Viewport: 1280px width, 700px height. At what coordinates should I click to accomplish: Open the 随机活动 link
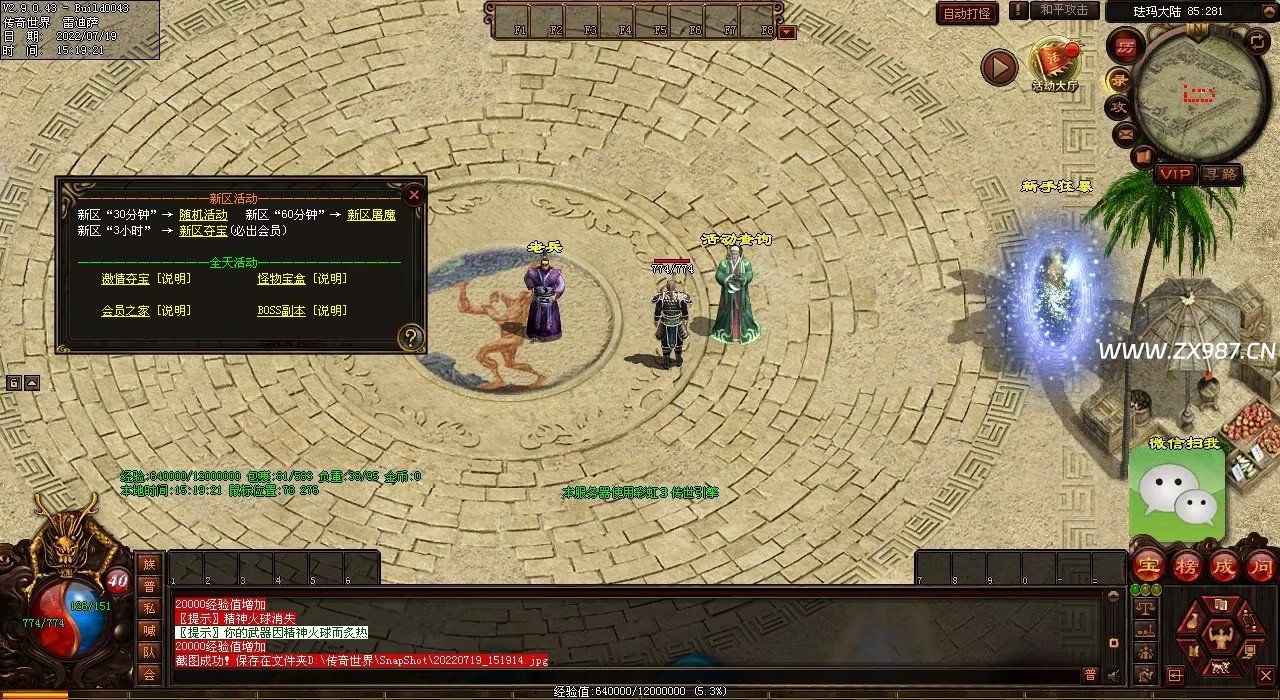[x=203, y=215]
